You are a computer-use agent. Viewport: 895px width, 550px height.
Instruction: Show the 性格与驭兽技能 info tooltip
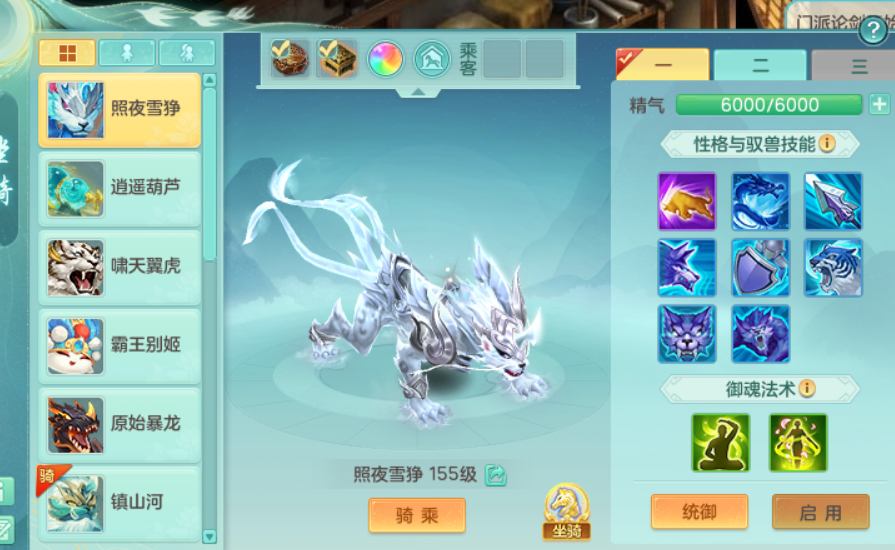tap(827, 144)
